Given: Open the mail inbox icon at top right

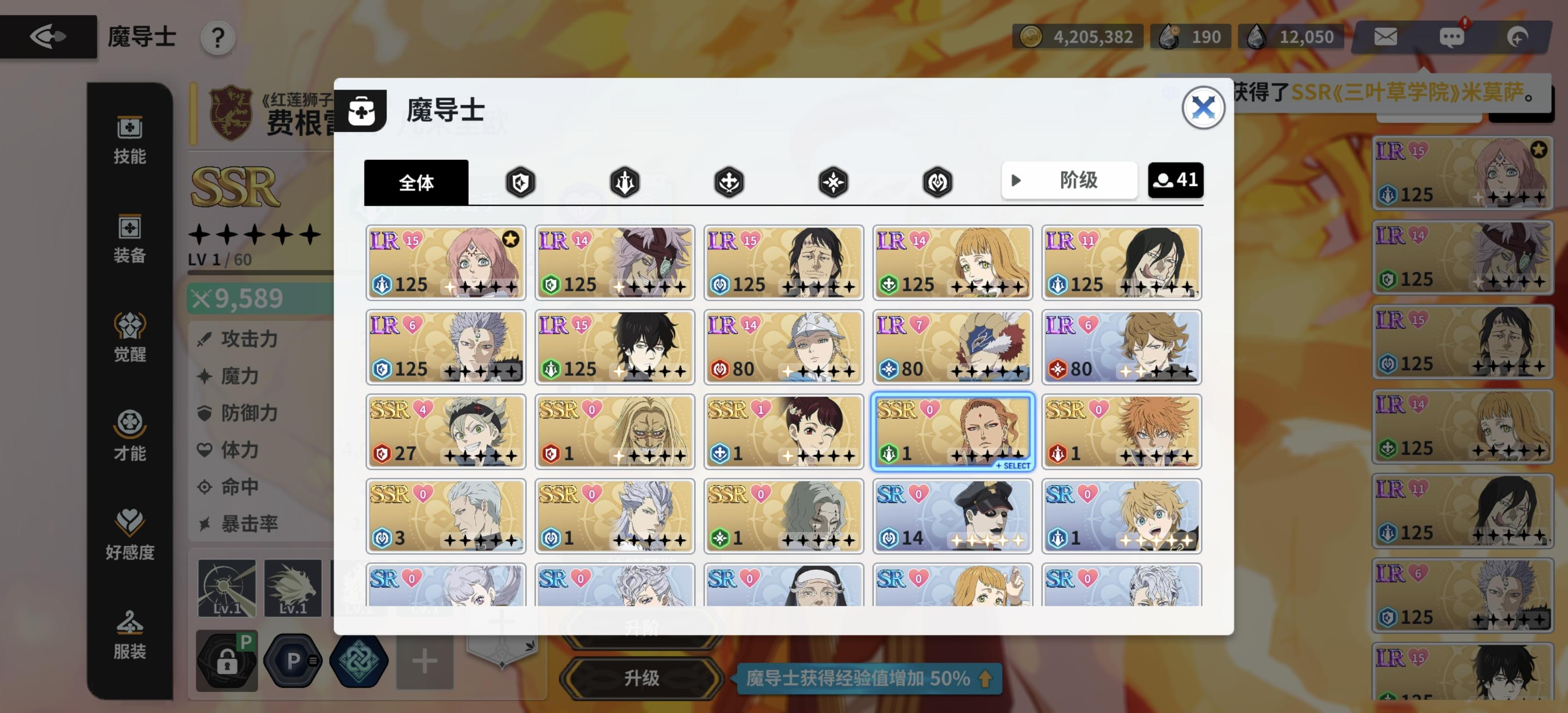Looking at the screenshot, I should [x=1385, y=37].
